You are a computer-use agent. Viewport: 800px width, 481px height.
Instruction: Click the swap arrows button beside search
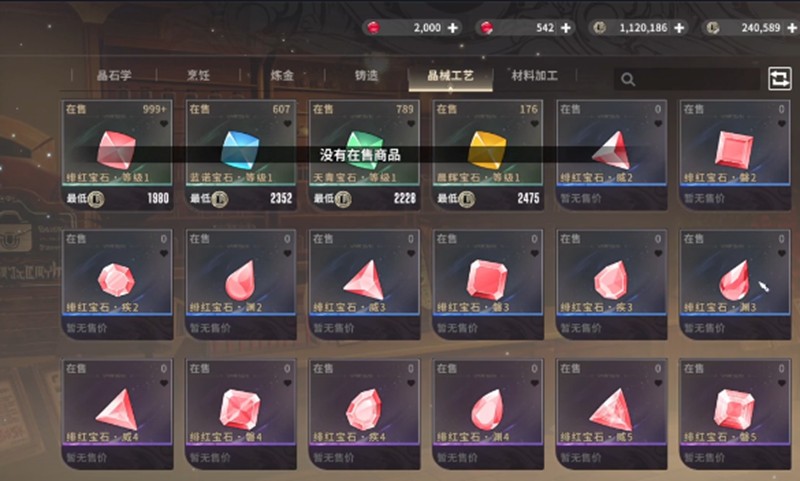[x=779, y=79]
